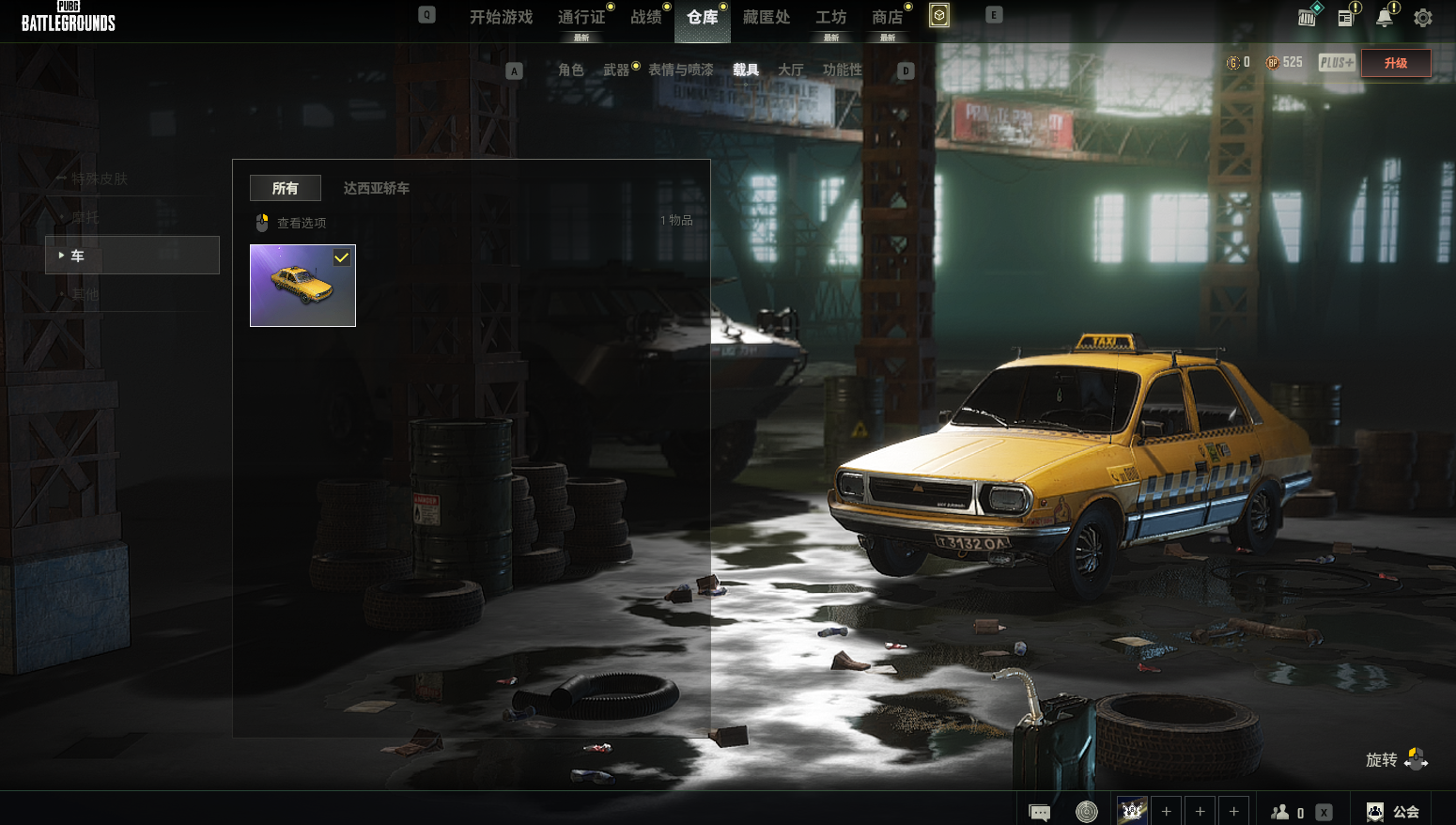1456x825 pixels.
Task: Show the 功能性 utility tab
Action: [842, 70]
